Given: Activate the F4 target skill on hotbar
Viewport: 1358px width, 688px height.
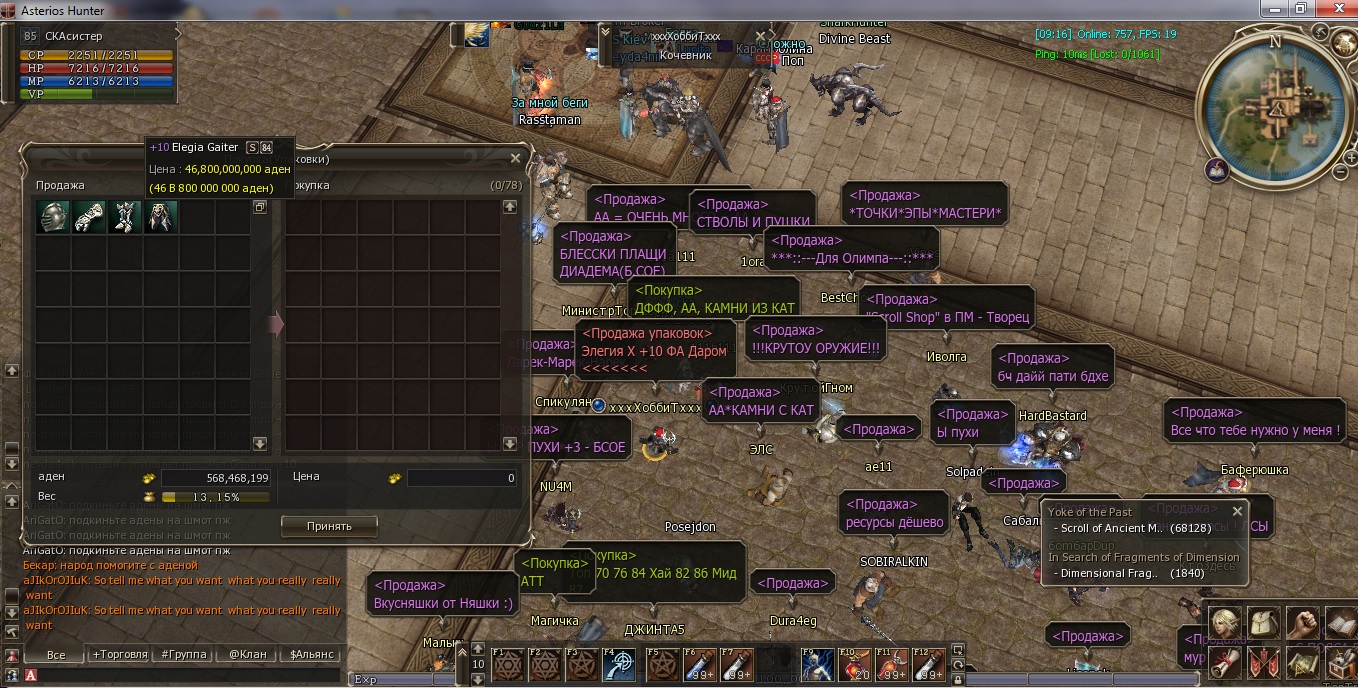Looking at the screenshot, I should click(x=621, y=666).
